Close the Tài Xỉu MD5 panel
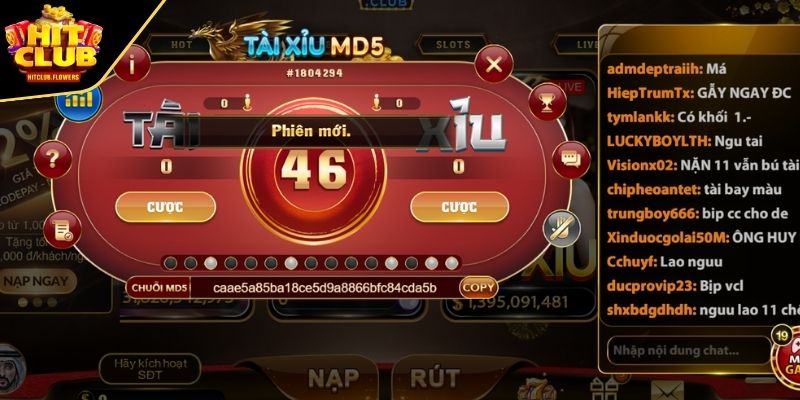Viewport: 800px width, 400px height. coord(492,67)
